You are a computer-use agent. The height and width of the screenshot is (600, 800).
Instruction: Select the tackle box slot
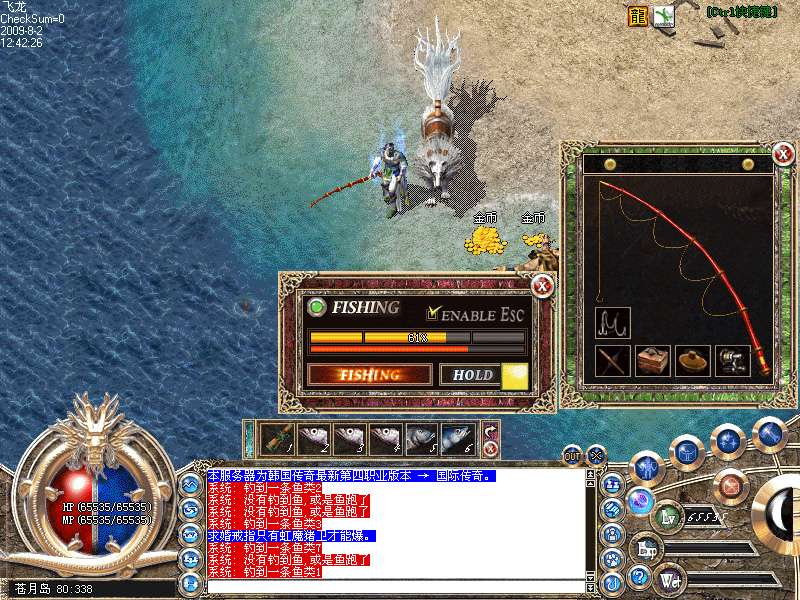652,361
